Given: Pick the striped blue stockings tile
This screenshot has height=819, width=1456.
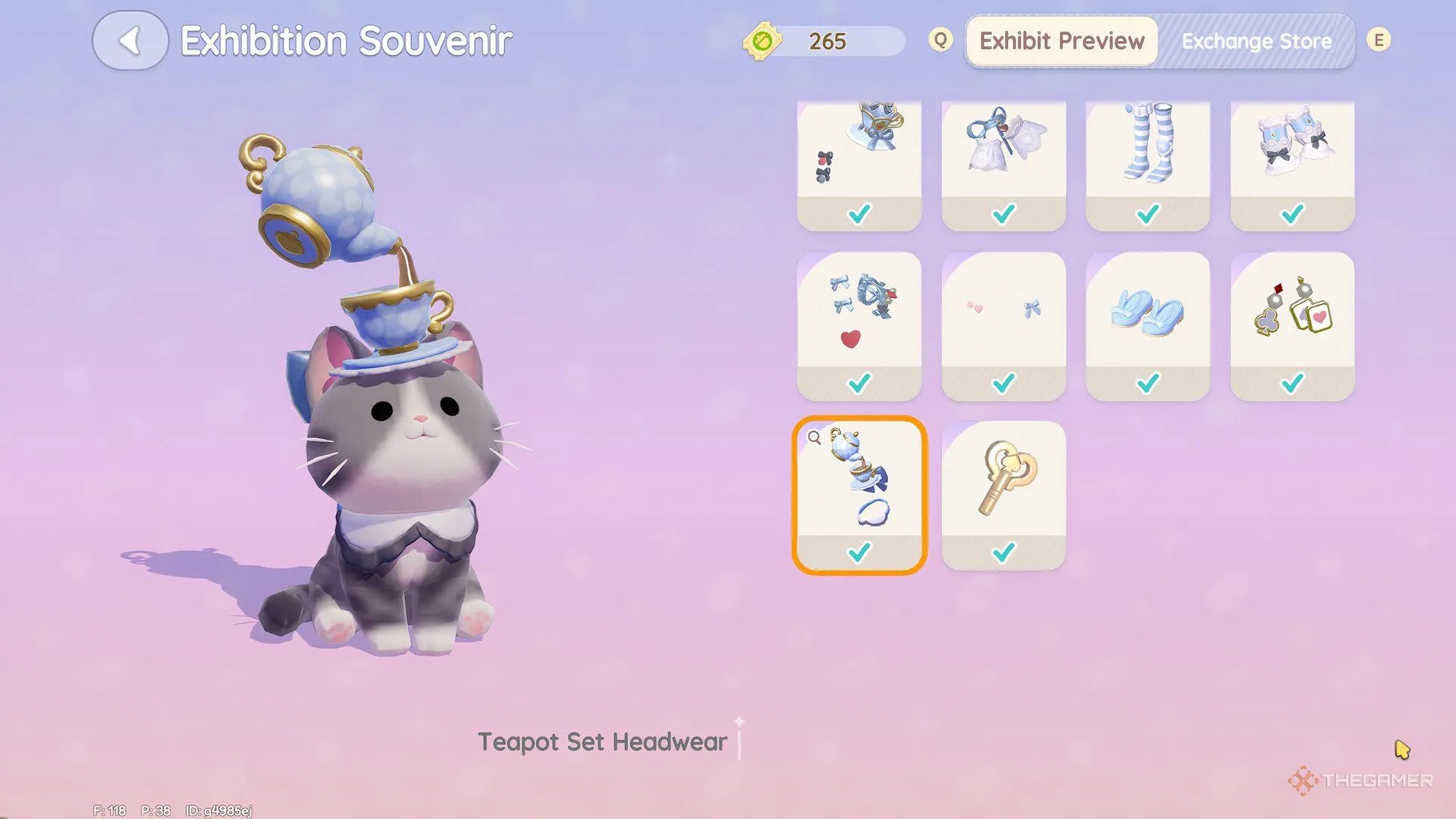Looking at the screenshot, I should click(1147, 165).
